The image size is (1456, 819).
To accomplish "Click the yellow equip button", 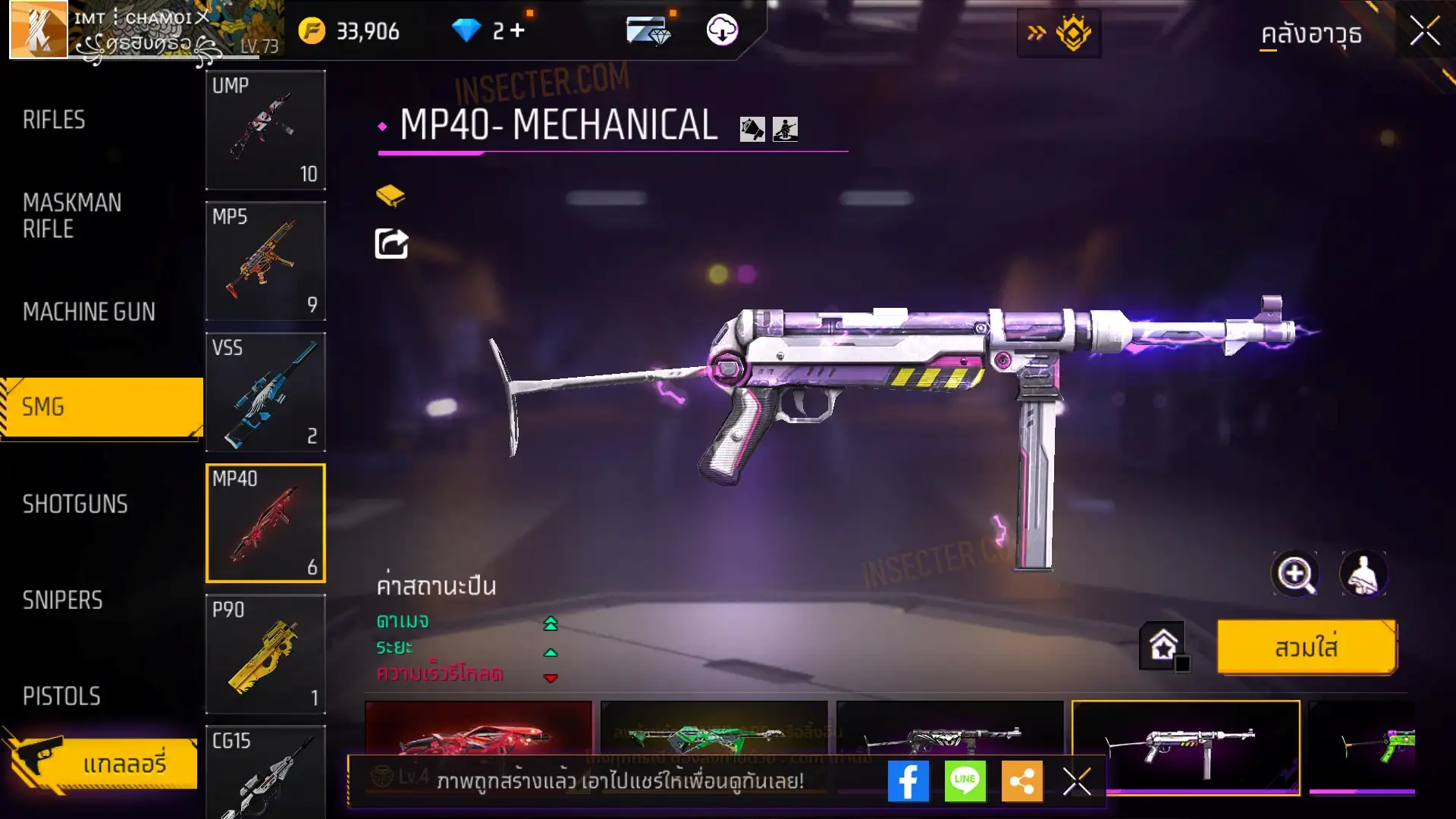I will point(1307,648).
